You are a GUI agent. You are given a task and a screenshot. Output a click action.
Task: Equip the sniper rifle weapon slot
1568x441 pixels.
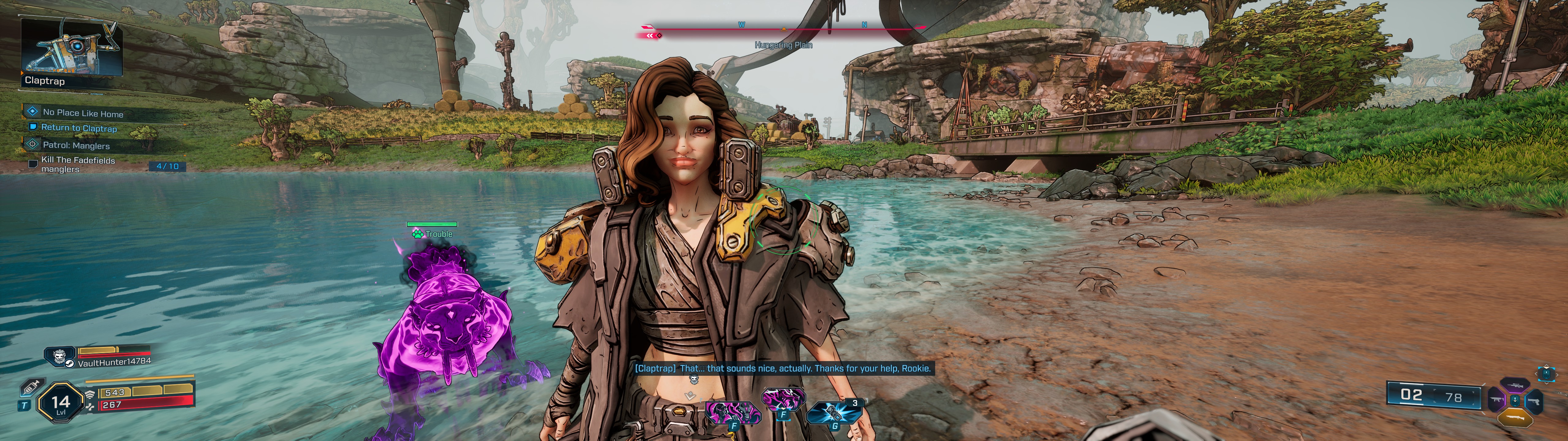(1515, 385)
